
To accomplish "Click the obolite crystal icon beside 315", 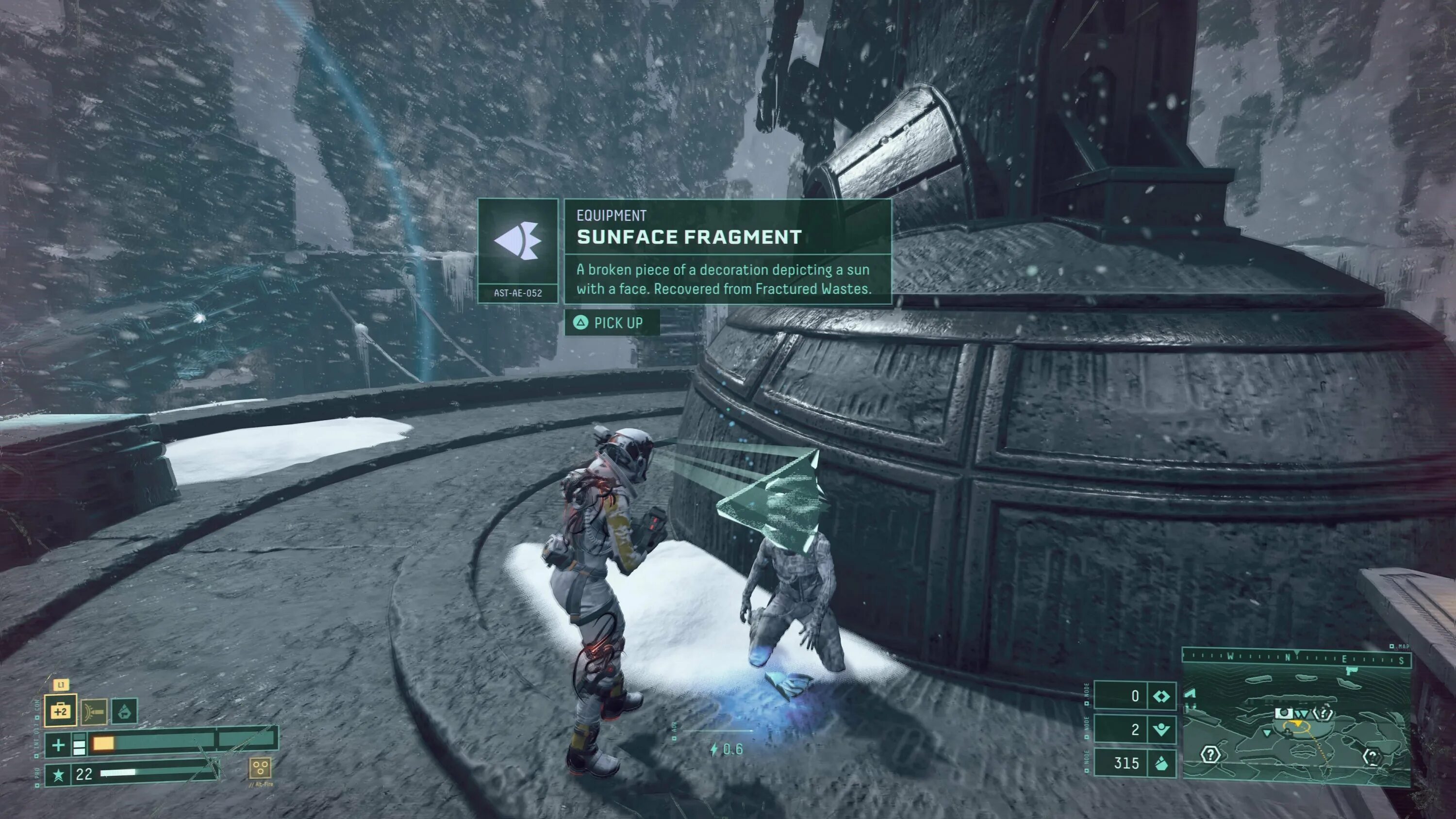I will [x=1161, y=763].
